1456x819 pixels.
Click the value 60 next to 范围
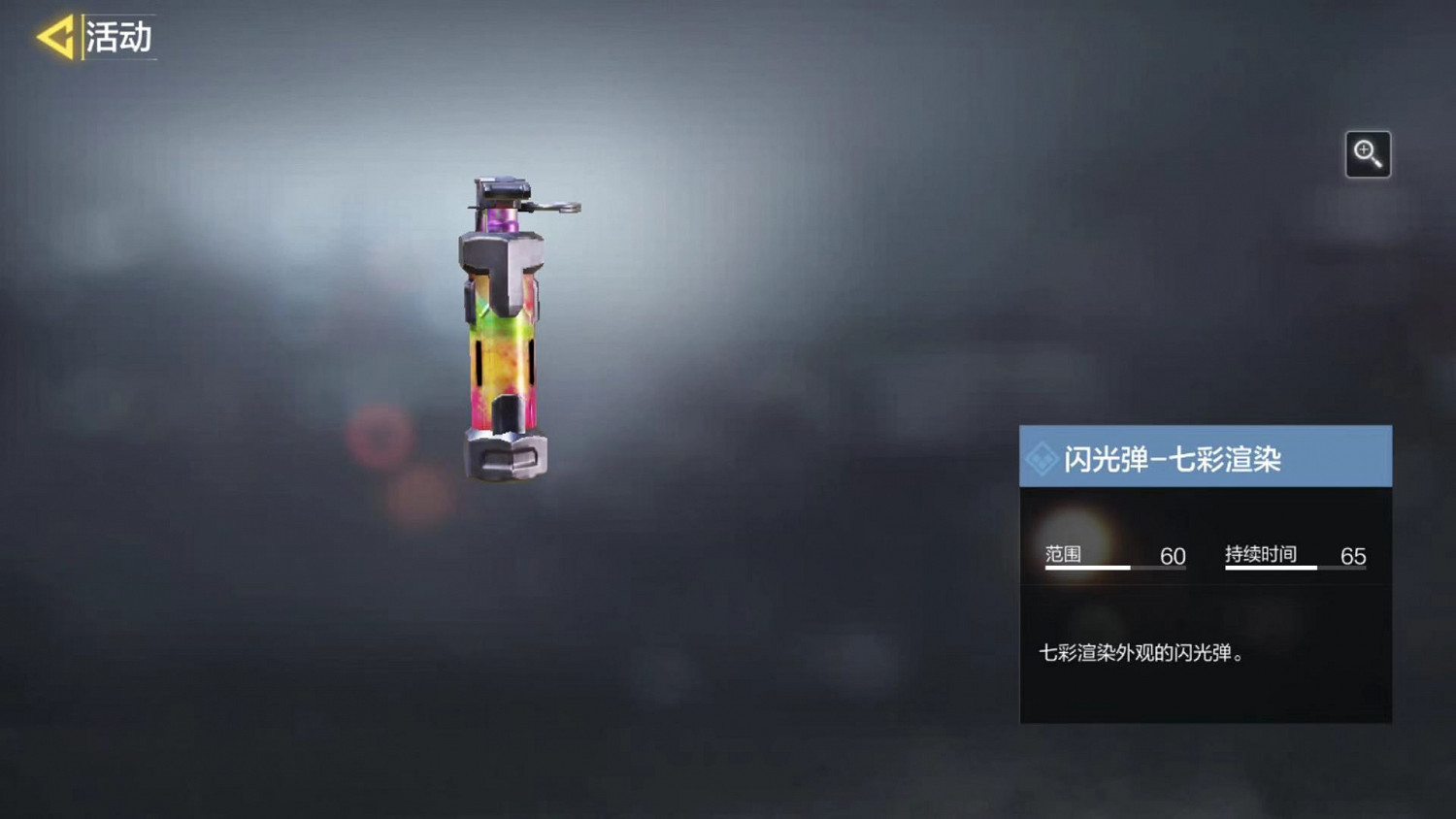tap(1172, 554)
